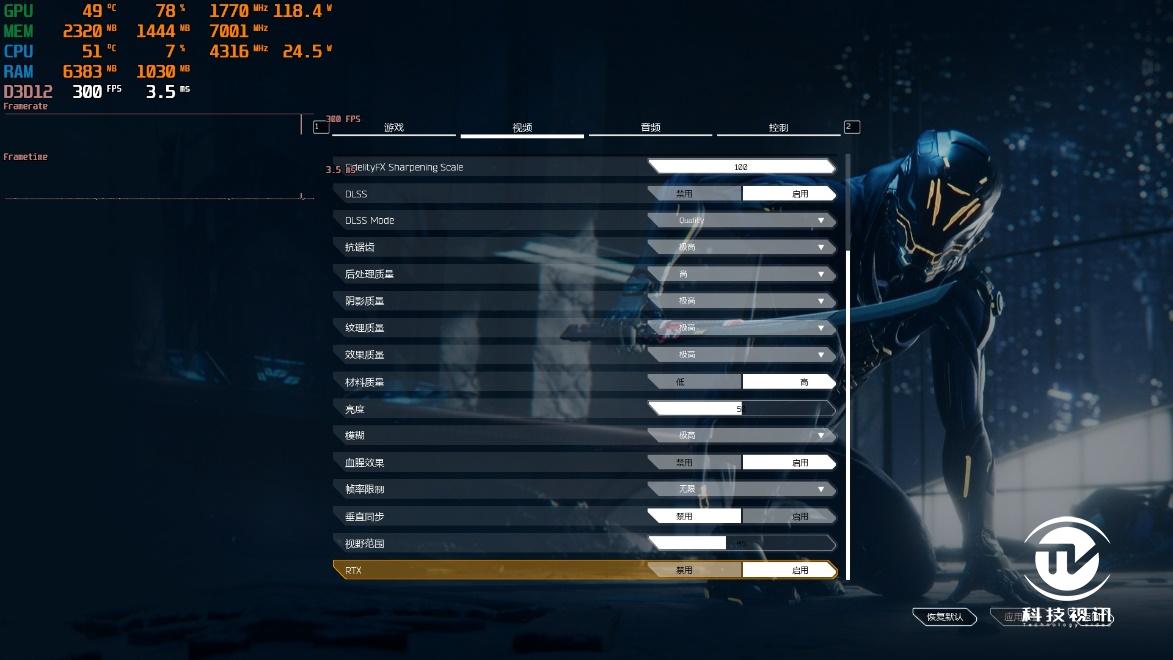Enable 垂直同步 vertical sync with 启用
Viewport: 1173px width, 660px height.
789,517
